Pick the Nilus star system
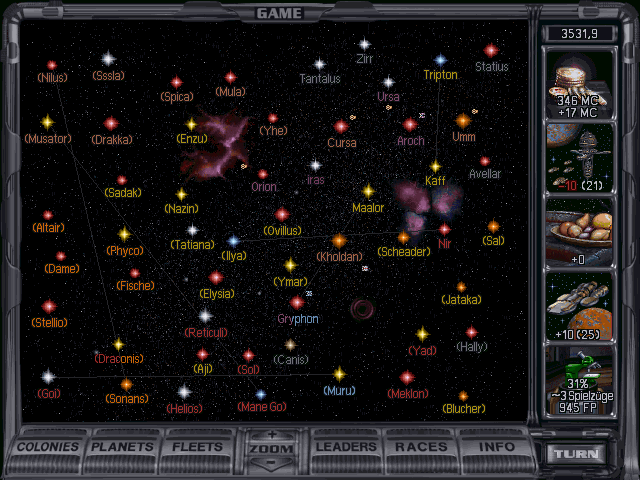Image resolution: width=640 pixels, height=480 pixels. point(52,65)
